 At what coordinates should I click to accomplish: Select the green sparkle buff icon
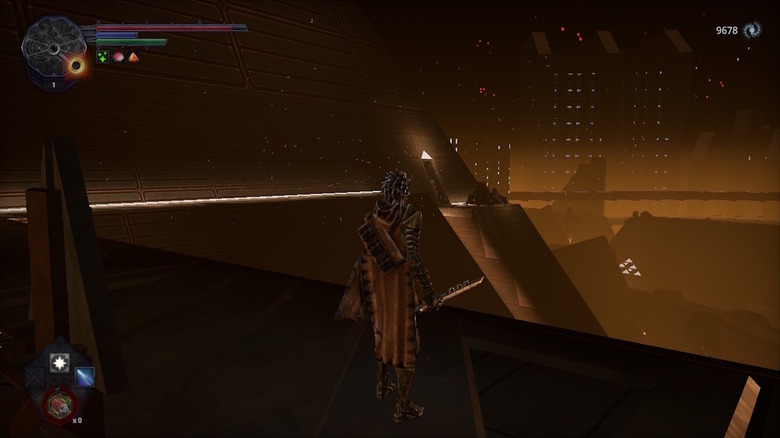click(103, 57)
